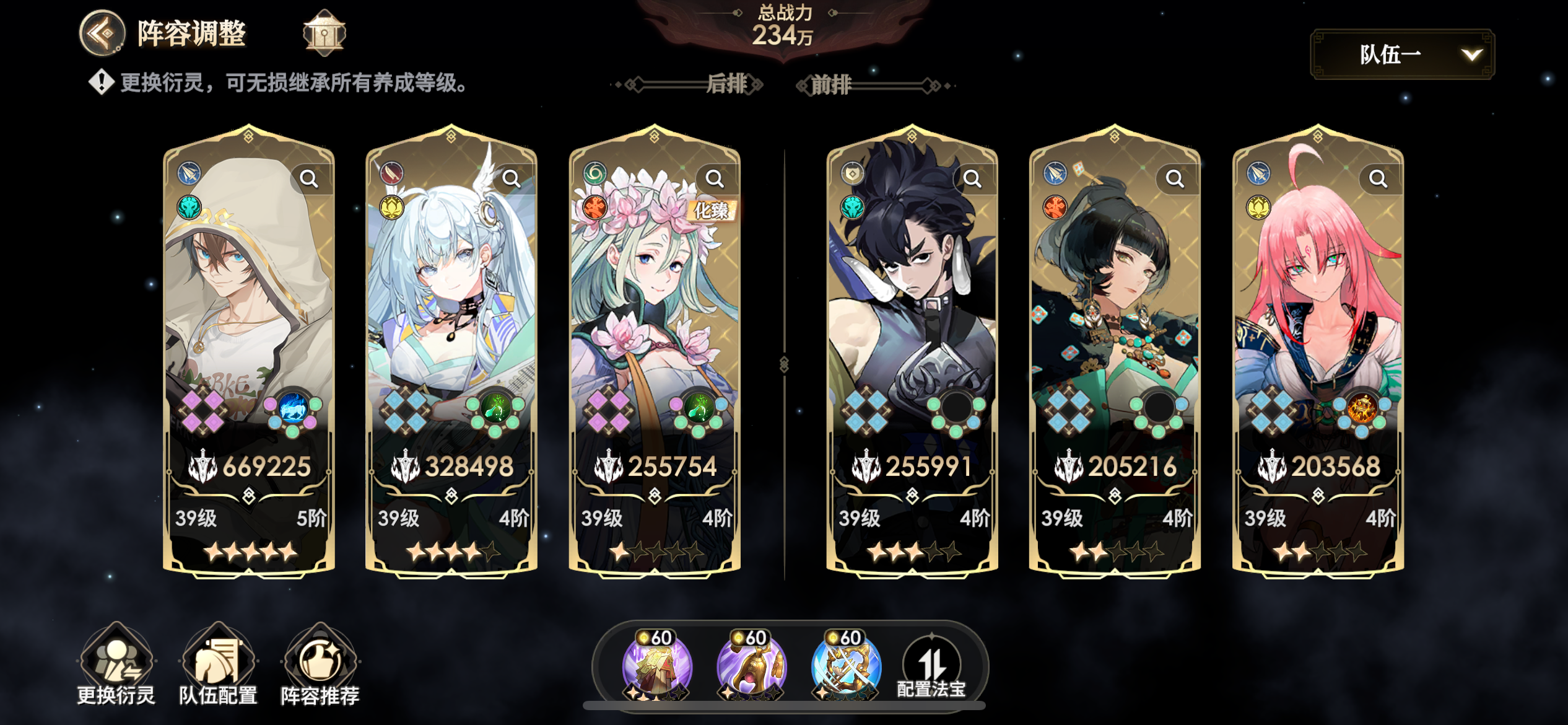Open search on the hooded boy's card
This screenshot has height=725, width=1568.
(310, 178)
